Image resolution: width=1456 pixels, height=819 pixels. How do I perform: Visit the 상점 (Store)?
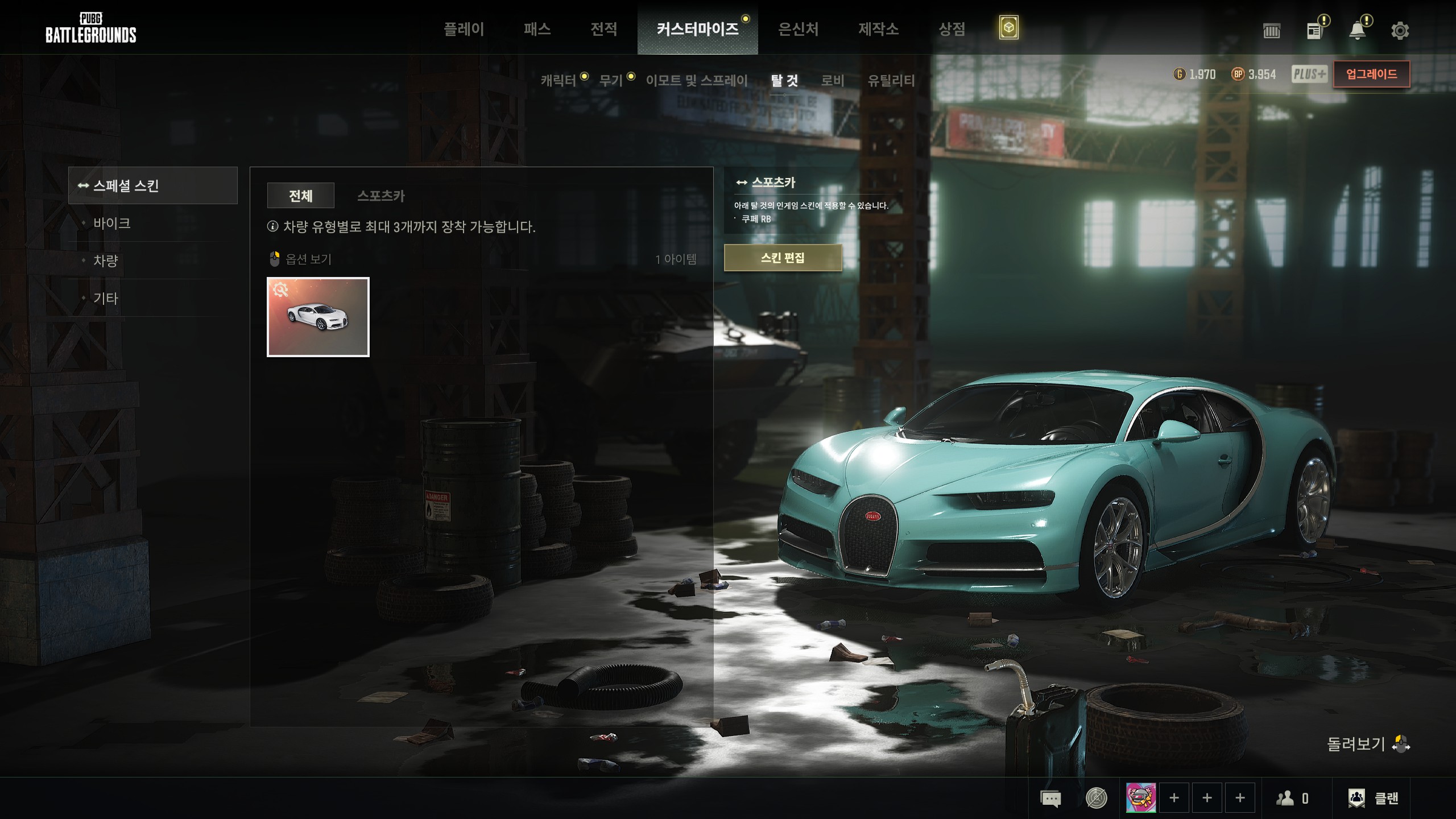(x=952, y=29)
